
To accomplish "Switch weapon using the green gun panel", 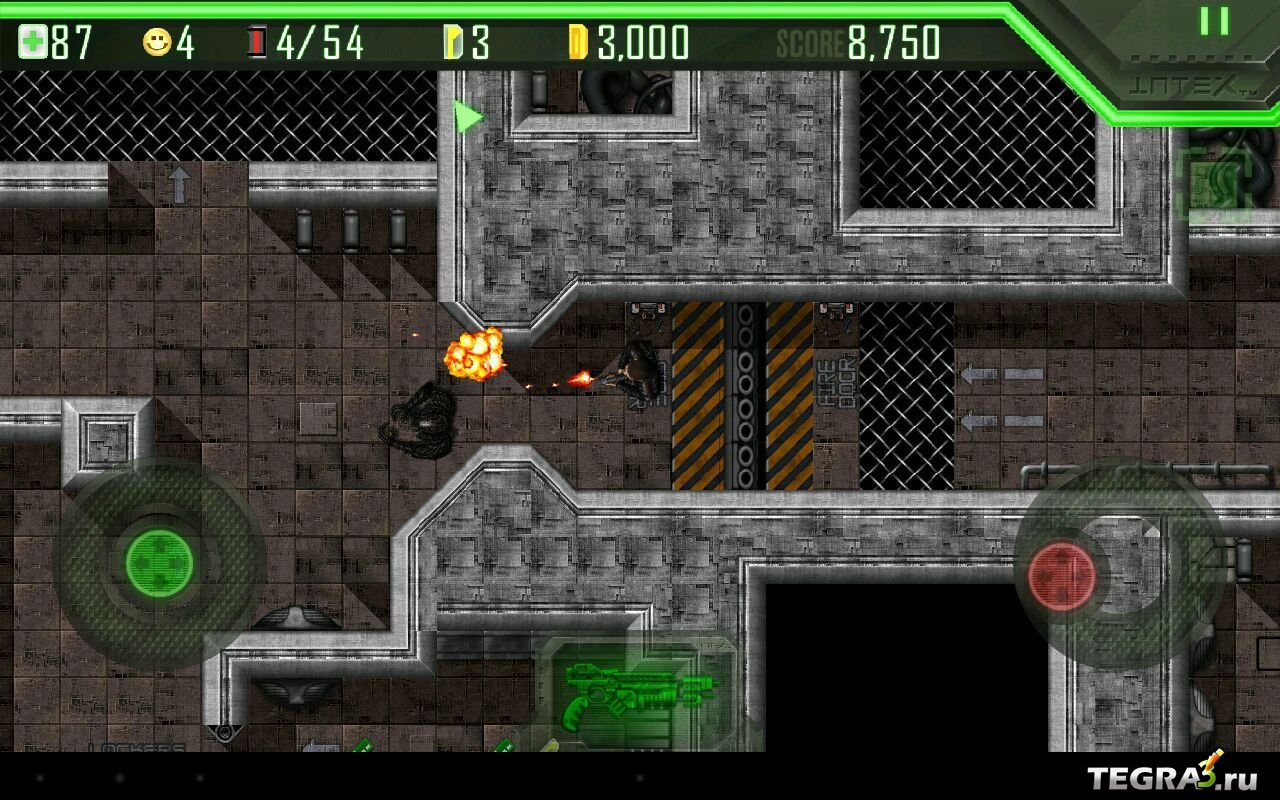I will click(x=638, y=691).
